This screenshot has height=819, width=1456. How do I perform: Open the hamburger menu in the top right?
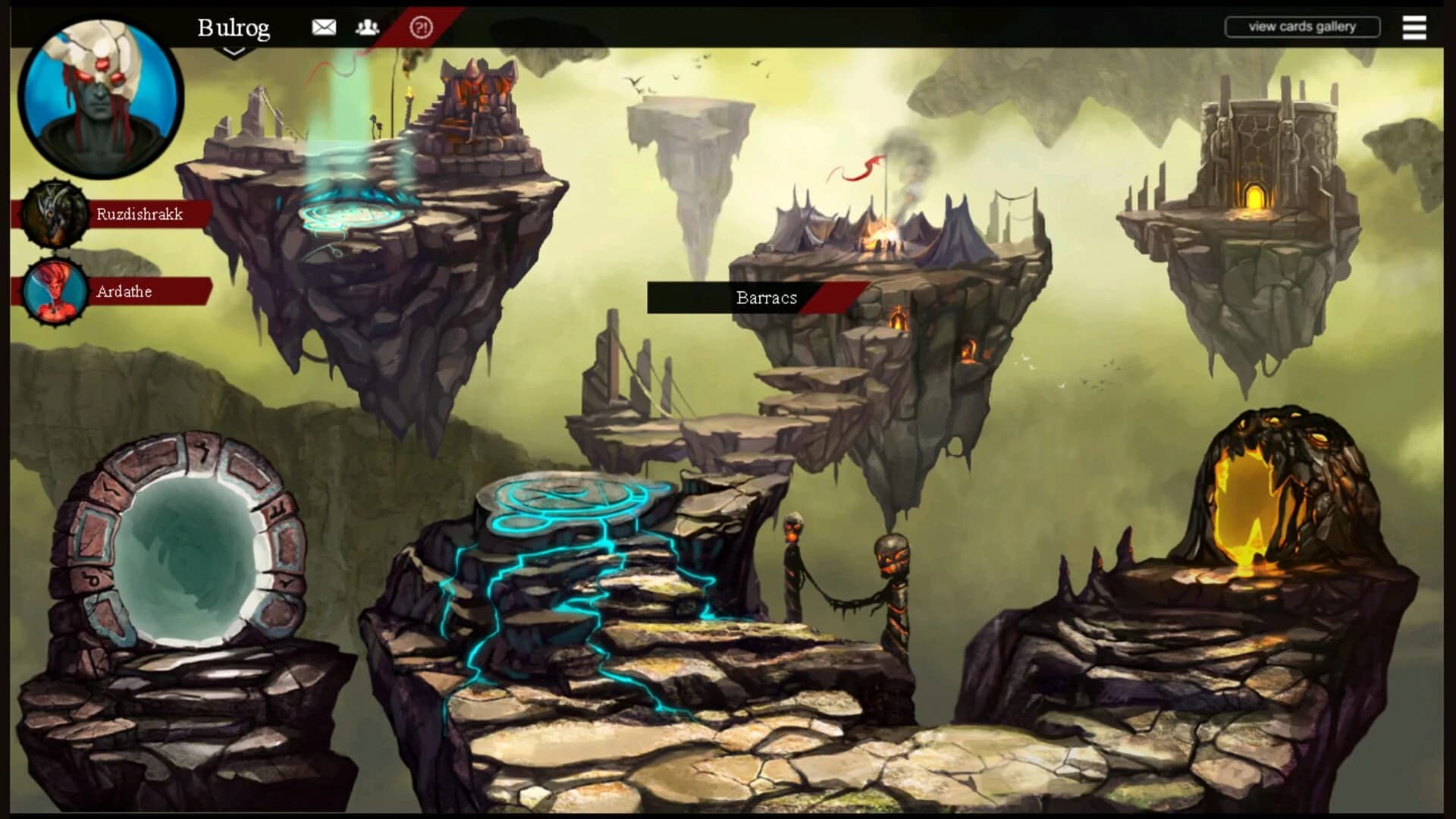pos(1414,27)
